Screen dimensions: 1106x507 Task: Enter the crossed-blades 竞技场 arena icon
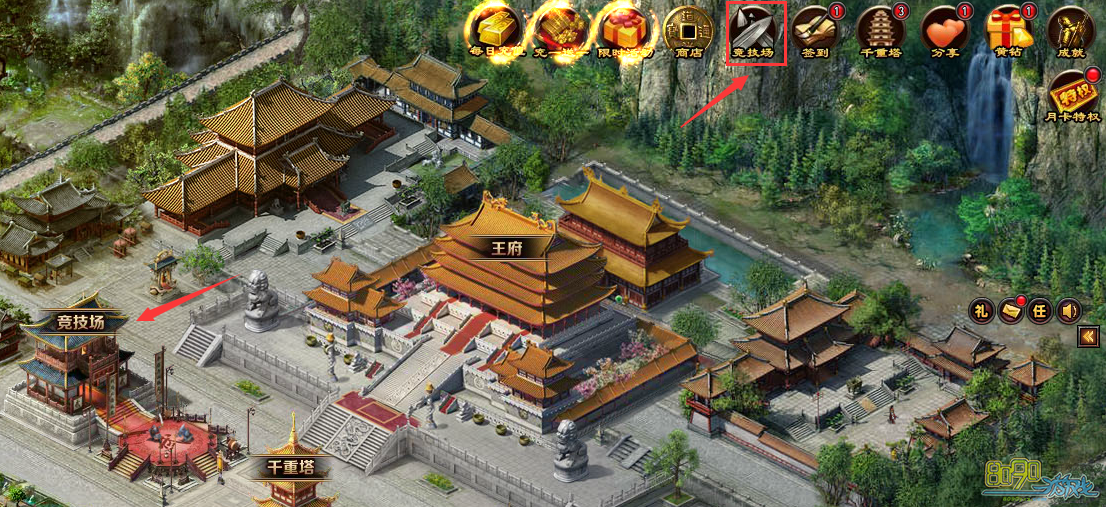[x=756, y=30]
